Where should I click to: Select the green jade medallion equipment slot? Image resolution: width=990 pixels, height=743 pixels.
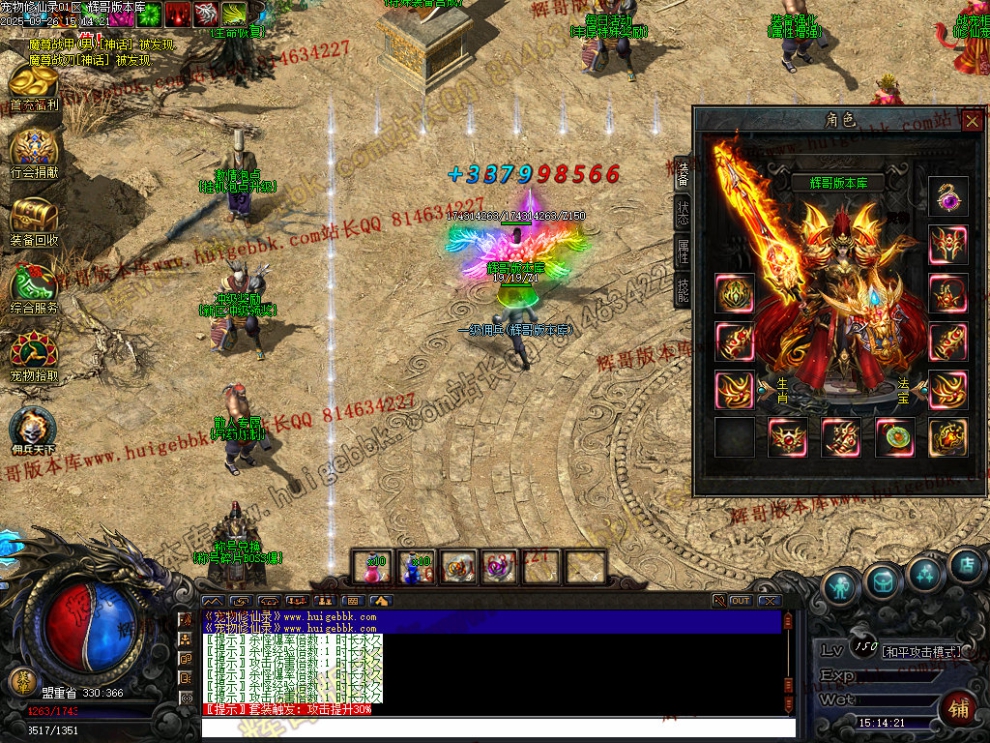coord(895,437)
